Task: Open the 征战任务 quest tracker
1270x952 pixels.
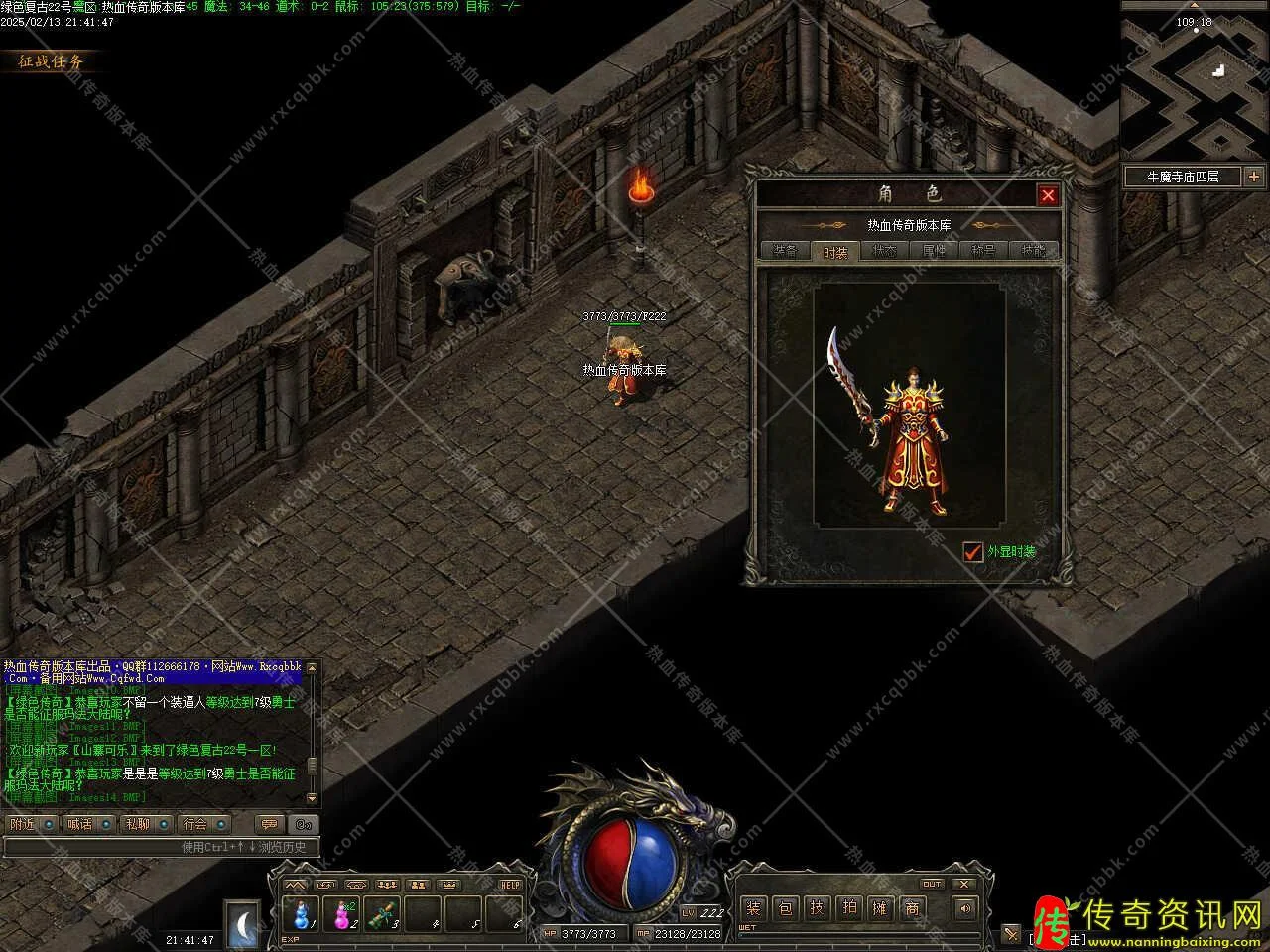Action: coord(52,61)
